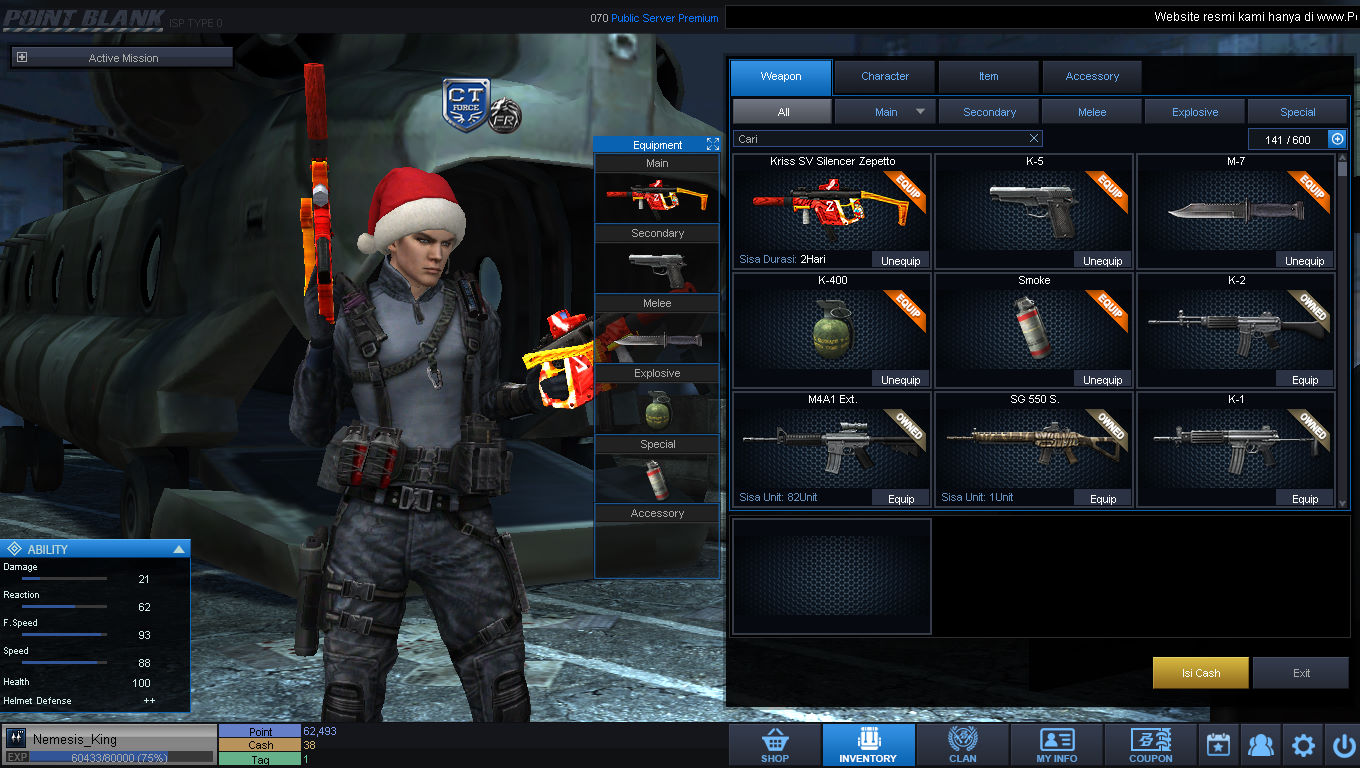The image size is (1360, 768).
Task: Equip the M4A1 Ext. rifle
Action: (900, 499)
